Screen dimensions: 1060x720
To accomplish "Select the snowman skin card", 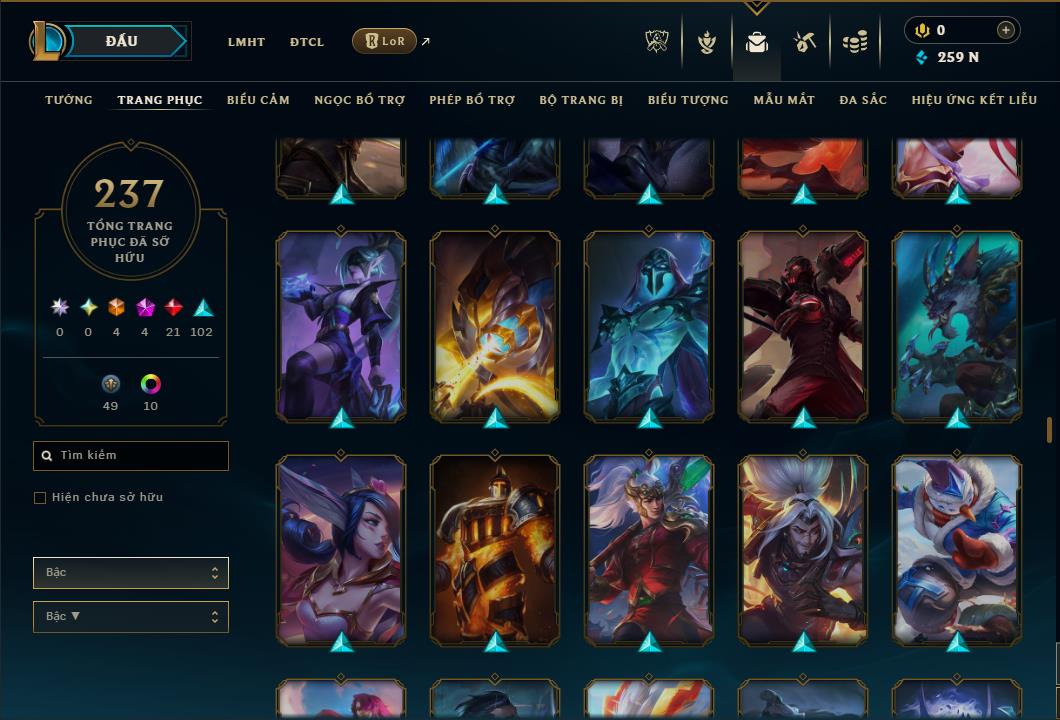I will tap(957, 548).
